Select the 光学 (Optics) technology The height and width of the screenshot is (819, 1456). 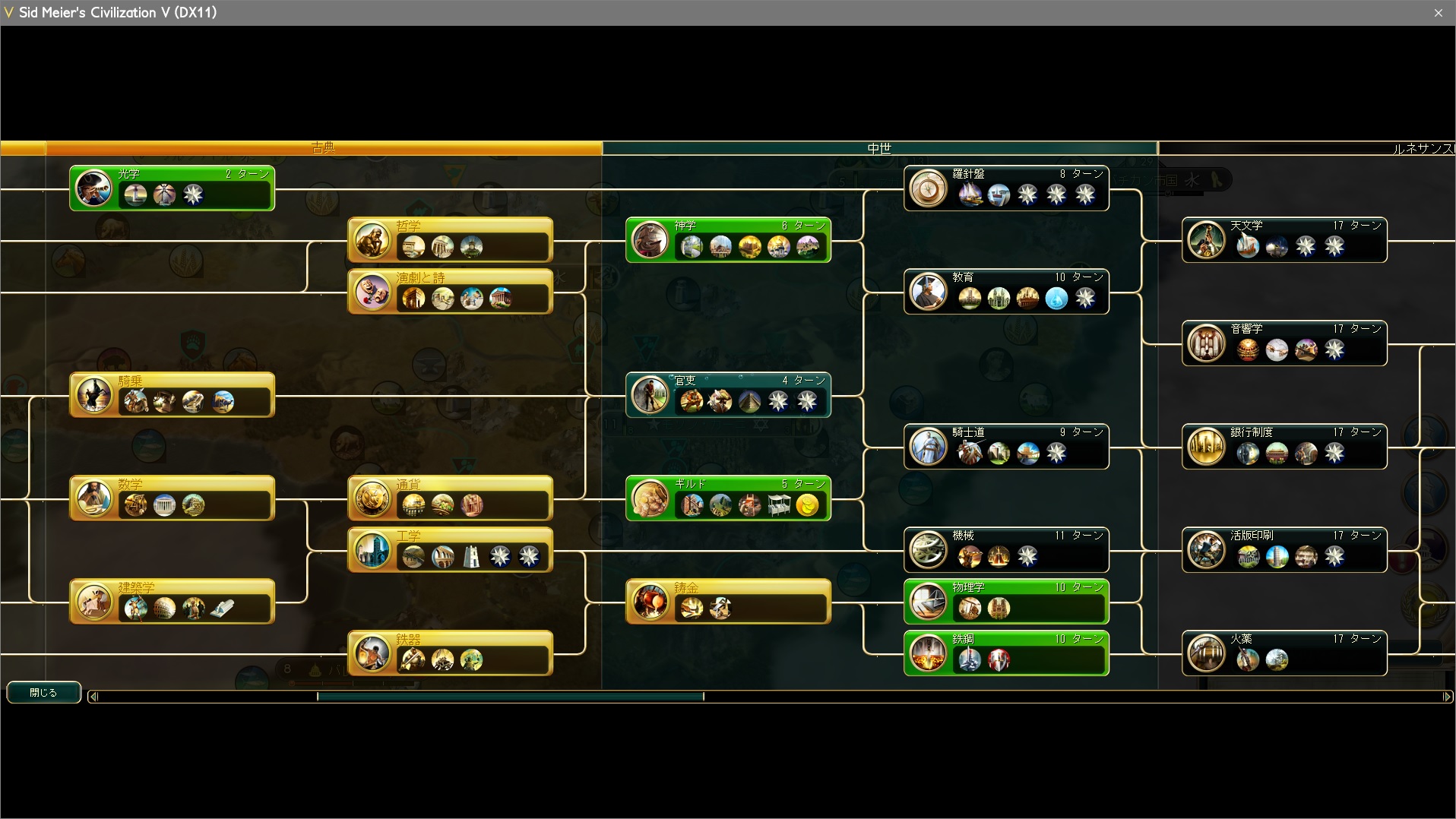click(172, 188)
